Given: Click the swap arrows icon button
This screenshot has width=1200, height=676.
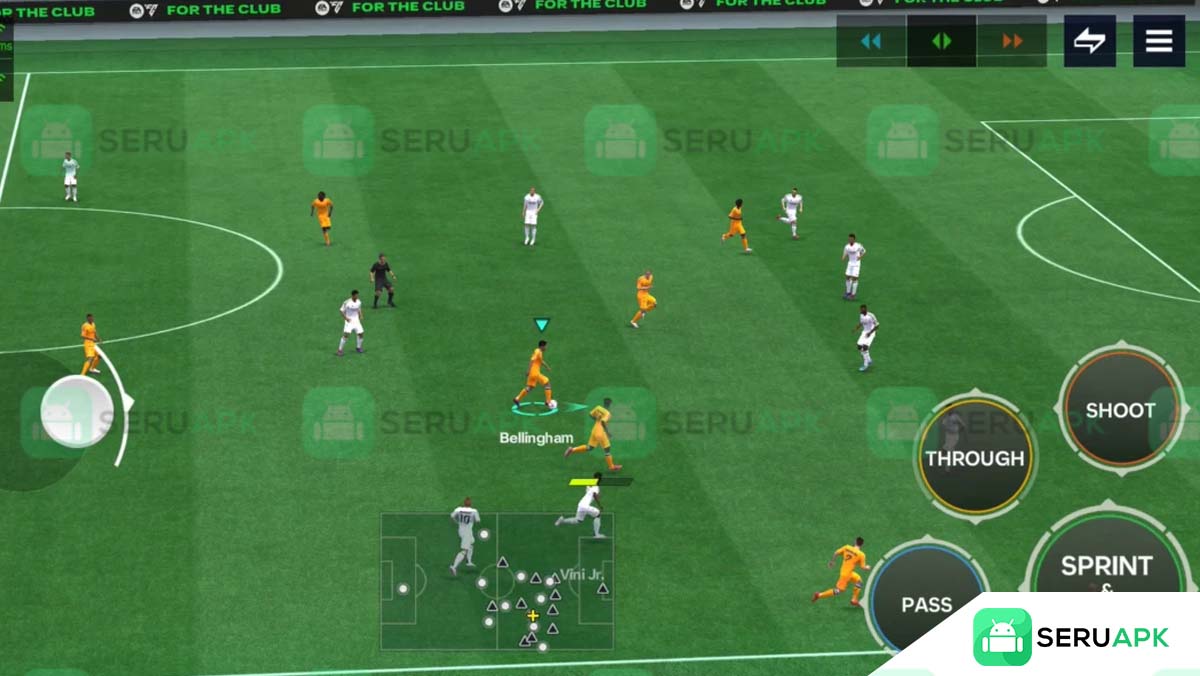Looking at the screenshot, I should [1089, 41].
